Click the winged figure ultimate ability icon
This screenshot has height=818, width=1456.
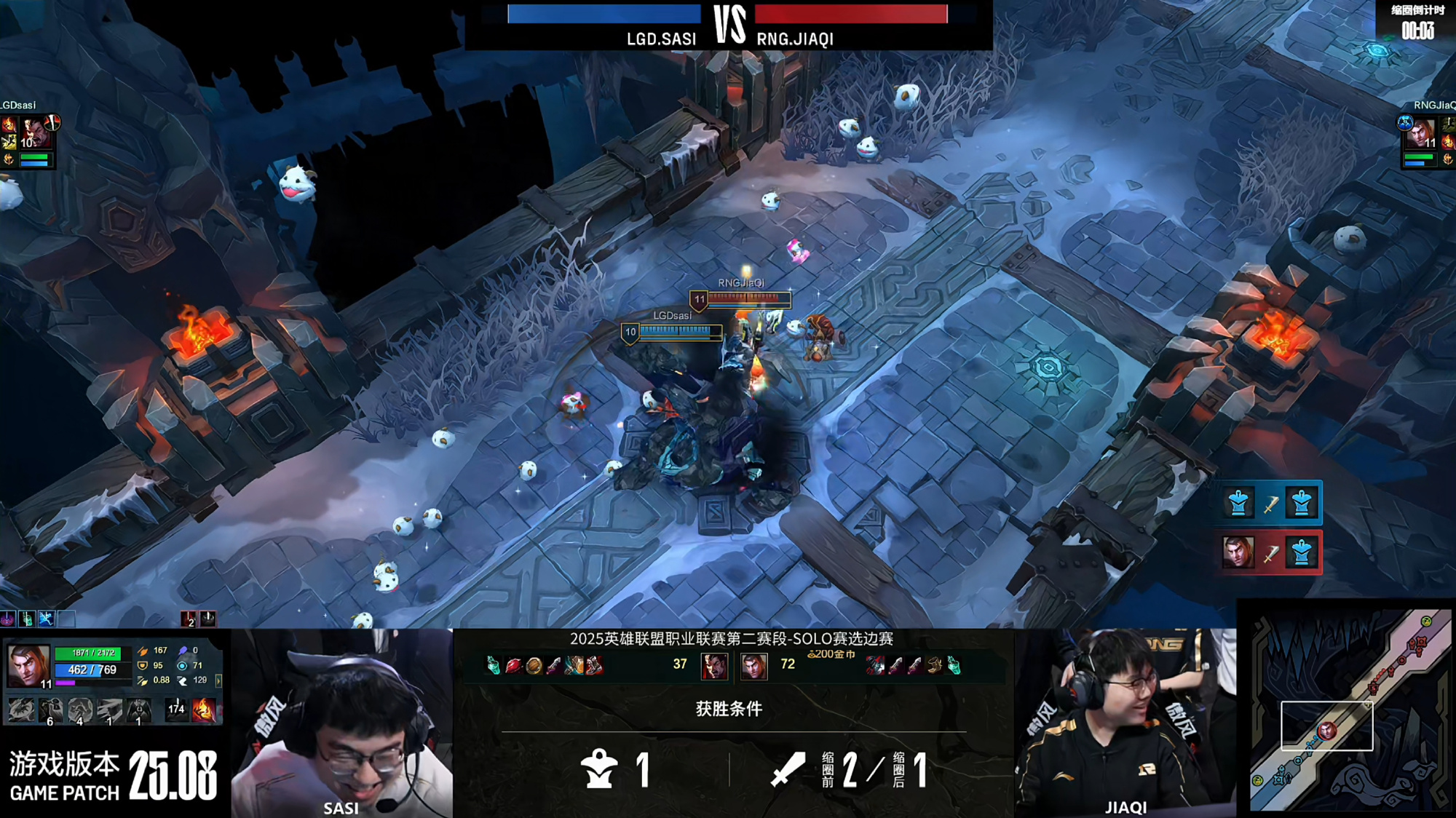coord(138,710)
